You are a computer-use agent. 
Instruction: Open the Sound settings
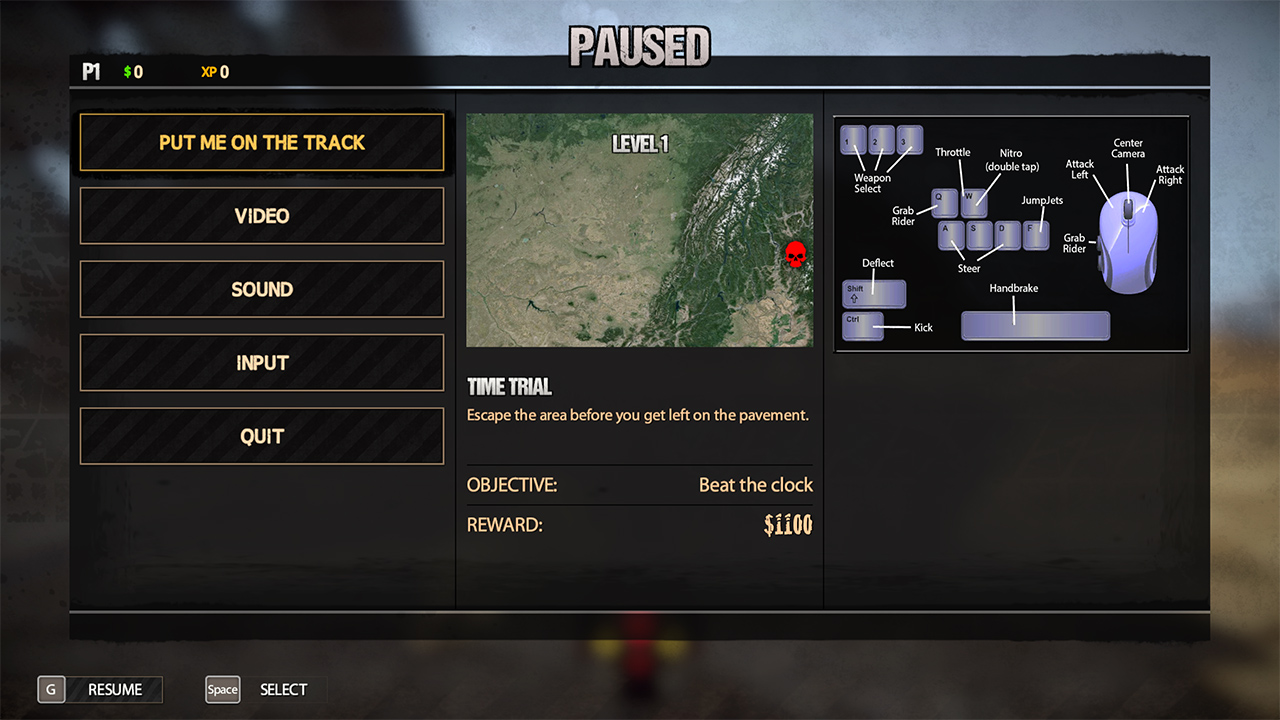[262, 290]
